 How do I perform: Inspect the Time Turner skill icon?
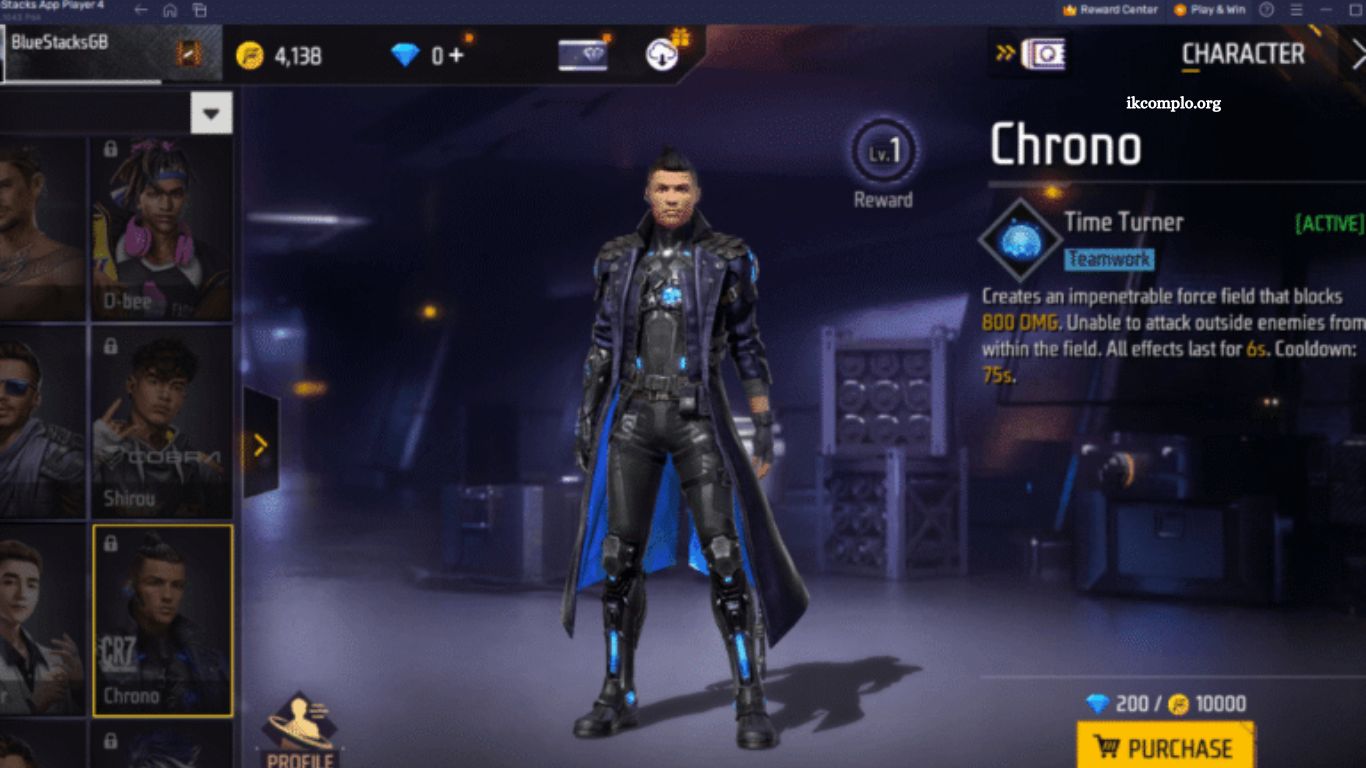(1020, 240)
